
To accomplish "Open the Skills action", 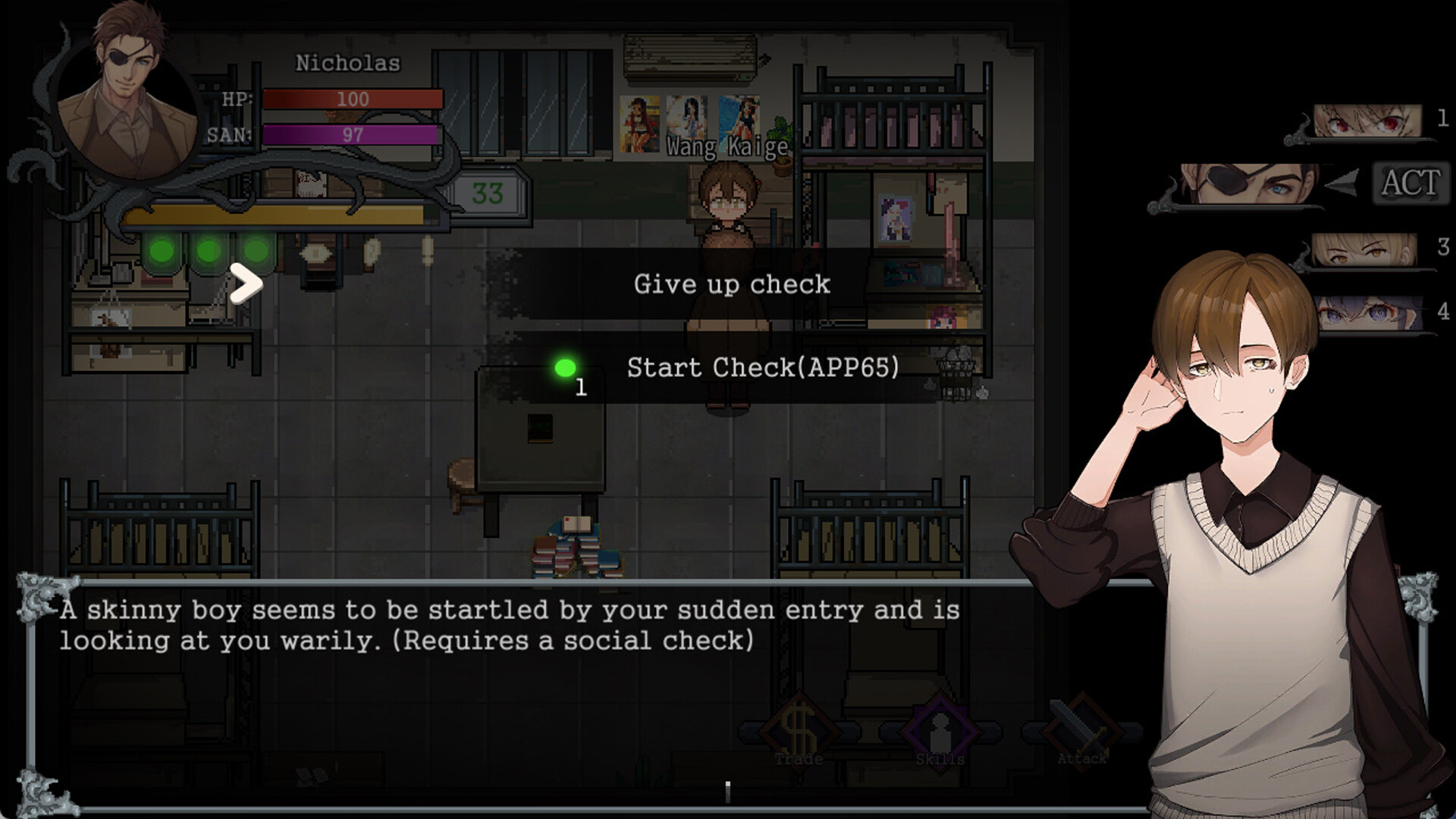I will click(x=940, y=733).
